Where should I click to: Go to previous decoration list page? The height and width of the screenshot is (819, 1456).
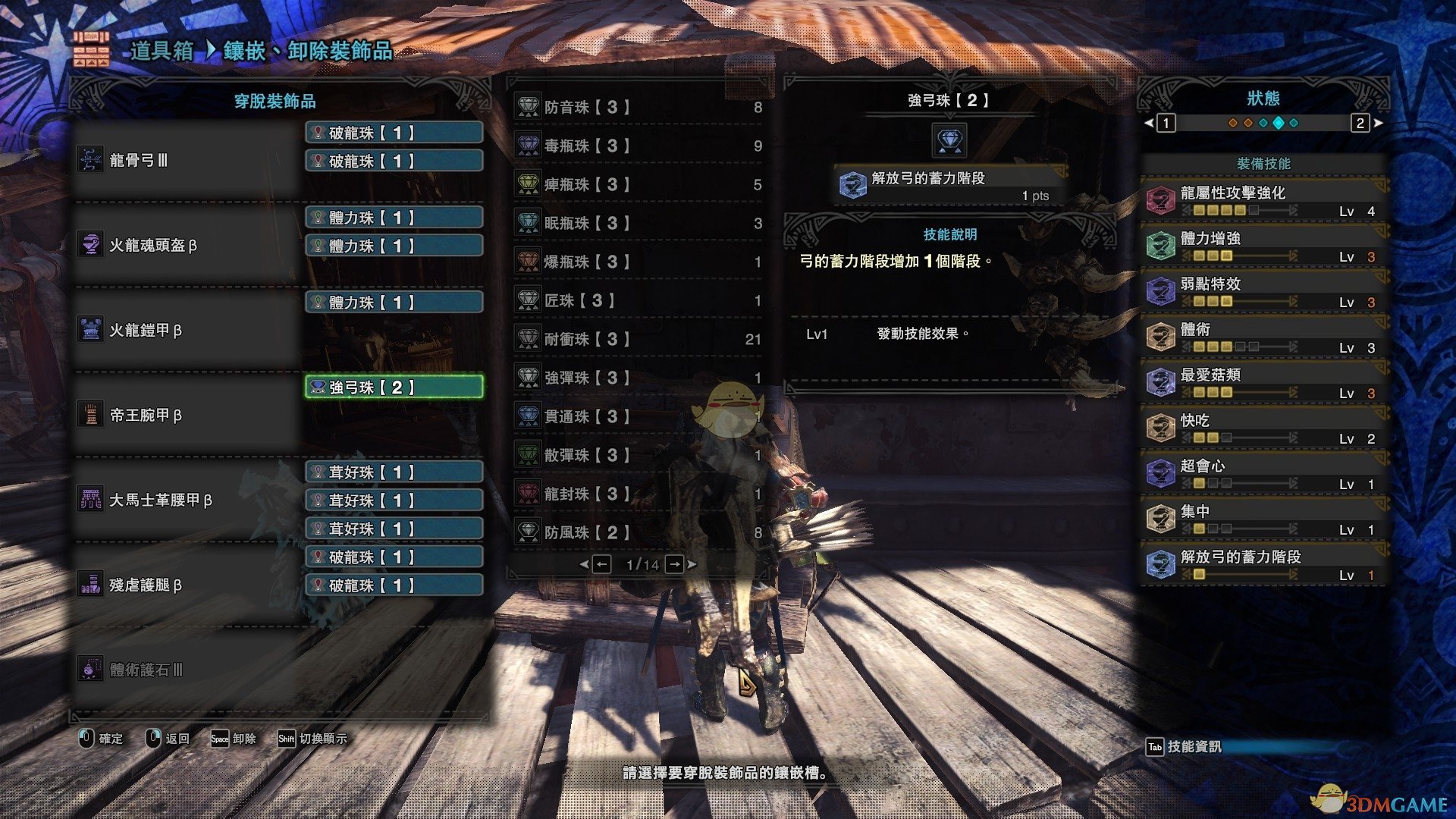pos(601,564)
